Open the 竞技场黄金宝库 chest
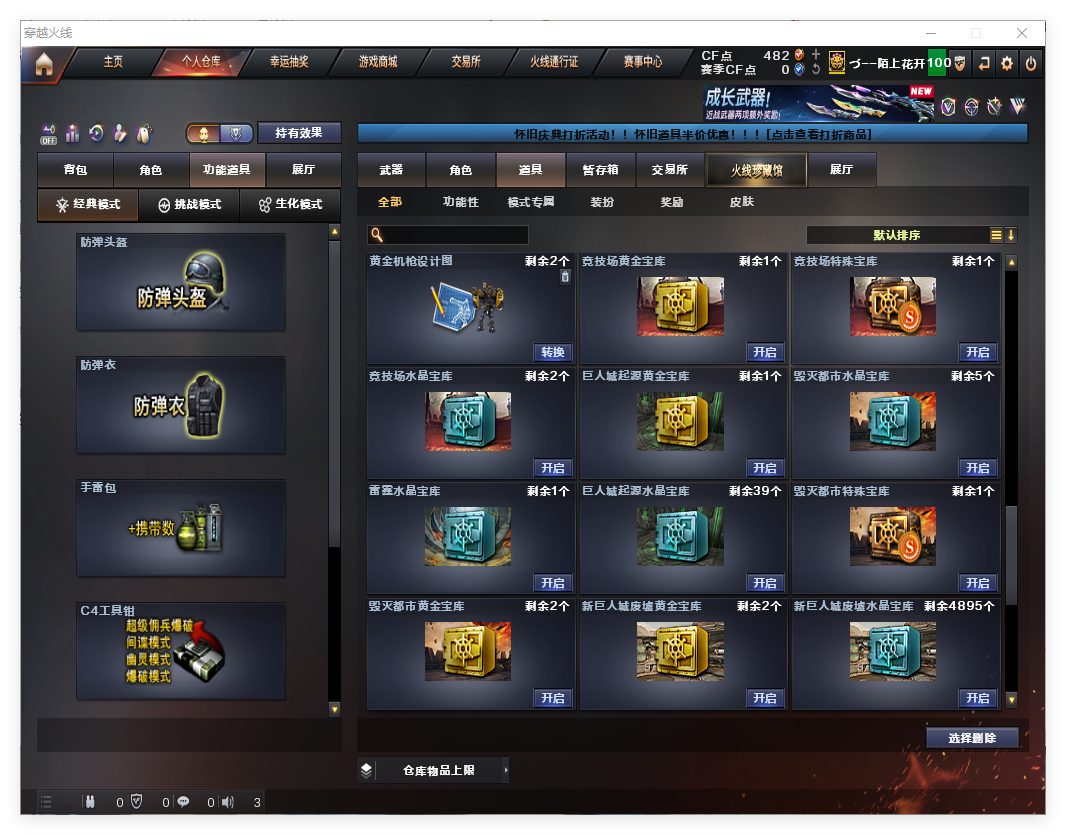This screenshot has height=835, width=1066. [765, 352]
